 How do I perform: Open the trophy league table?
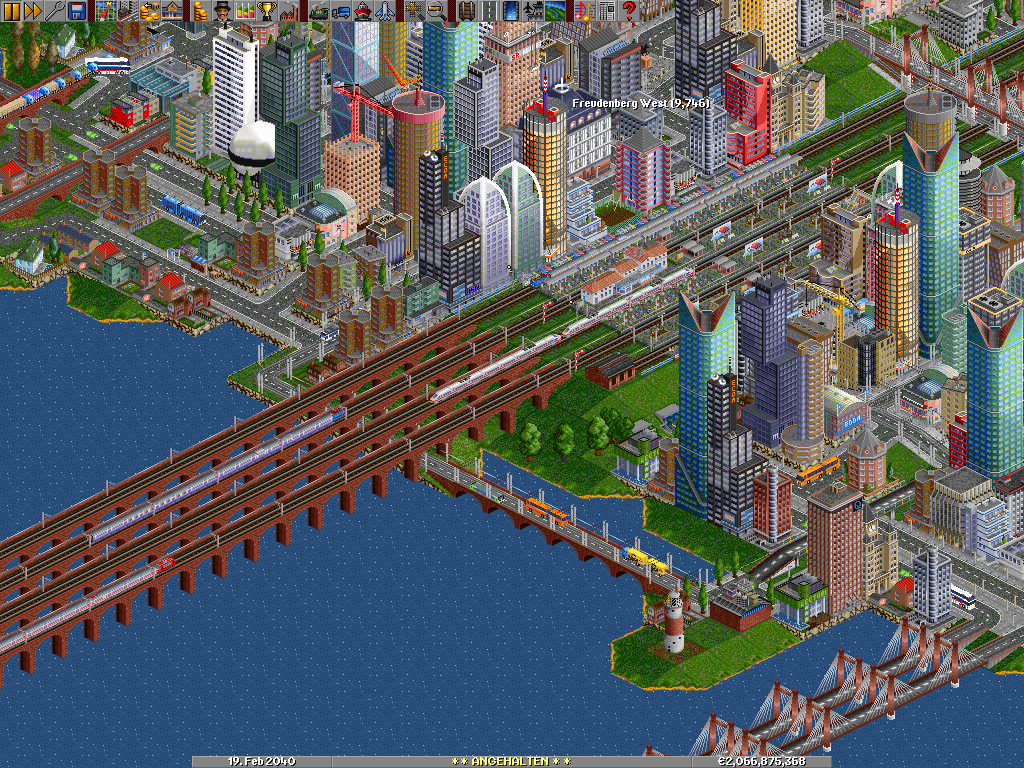coord(267,11)
